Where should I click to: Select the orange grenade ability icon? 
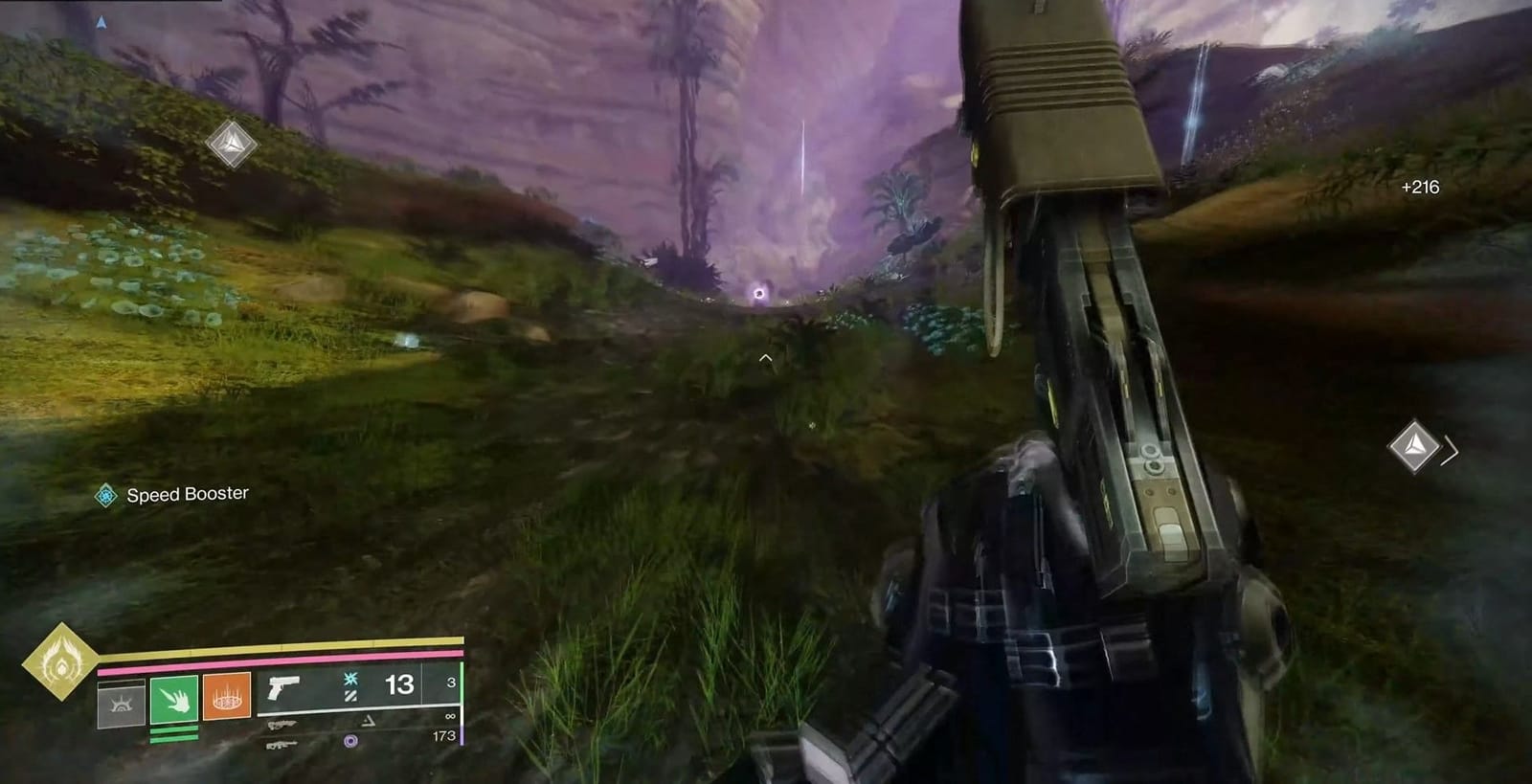(227, 697)
